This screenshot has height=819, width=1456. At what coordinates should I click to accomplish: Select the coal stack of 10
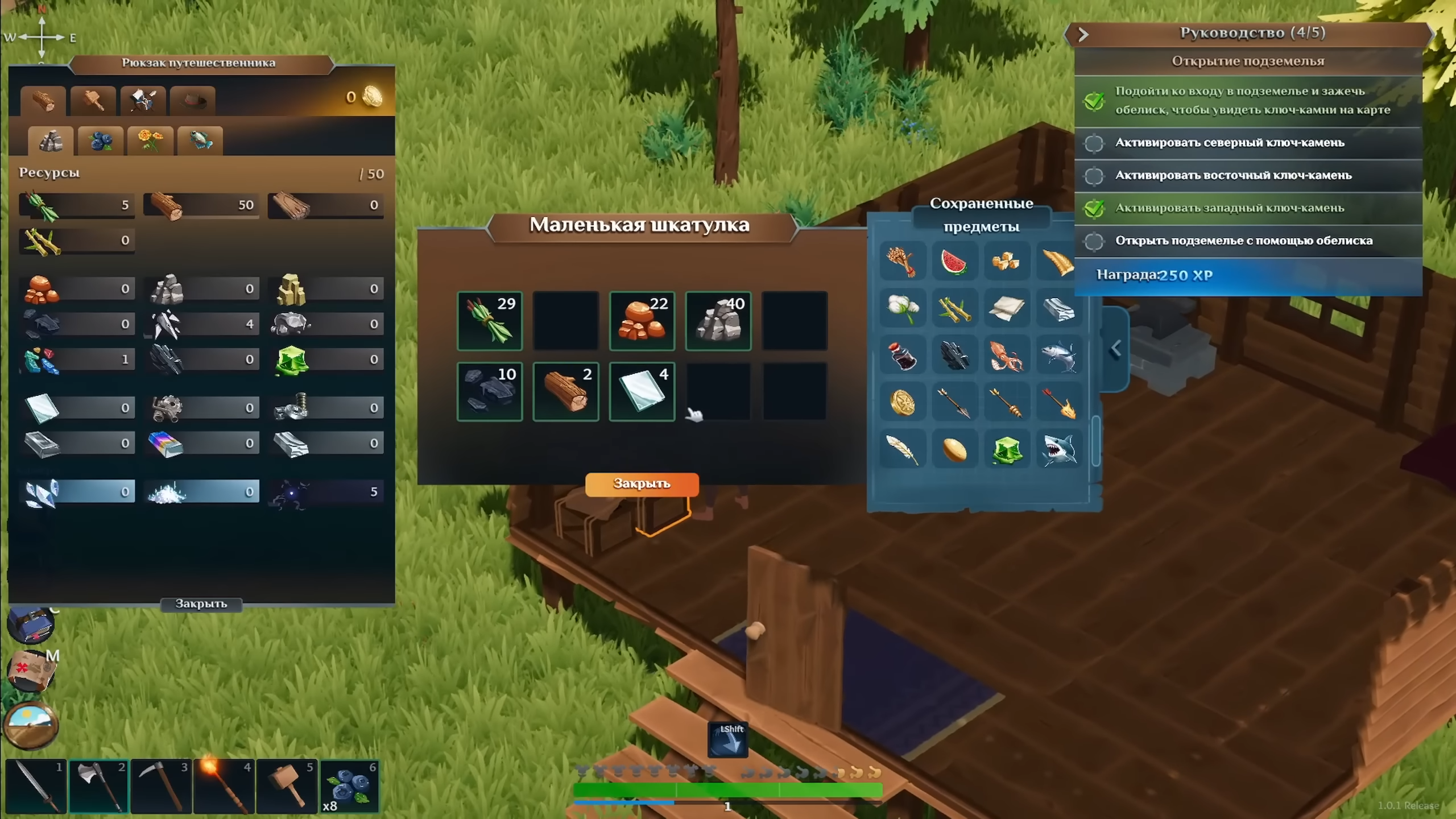coord(490,391)
